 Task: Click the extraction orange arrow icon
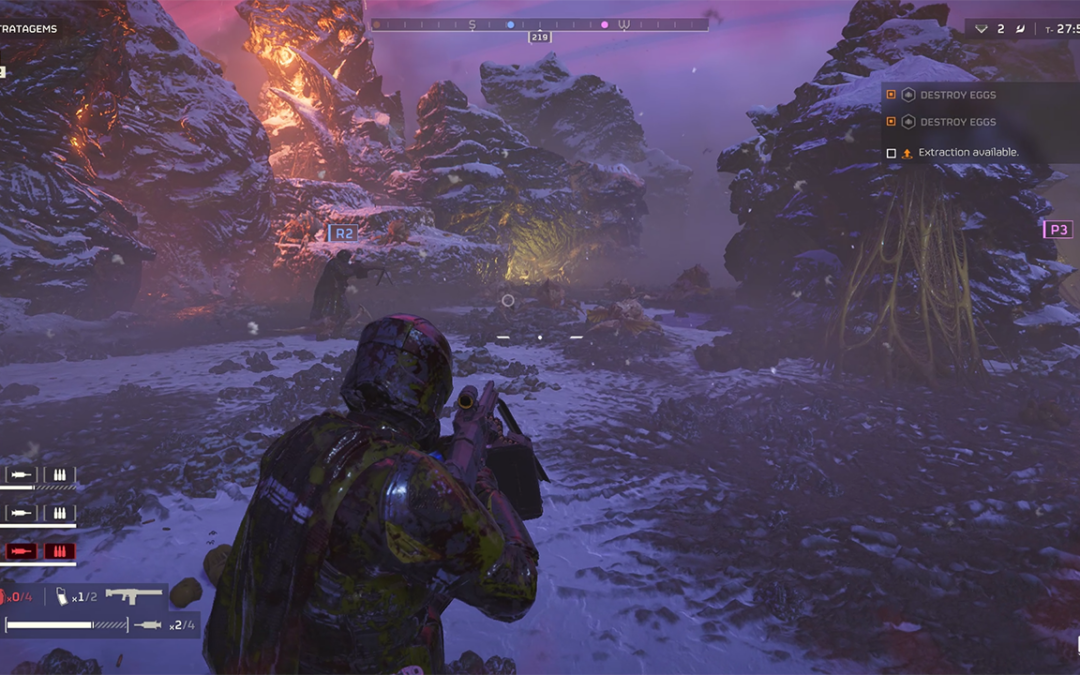[907, 153]
